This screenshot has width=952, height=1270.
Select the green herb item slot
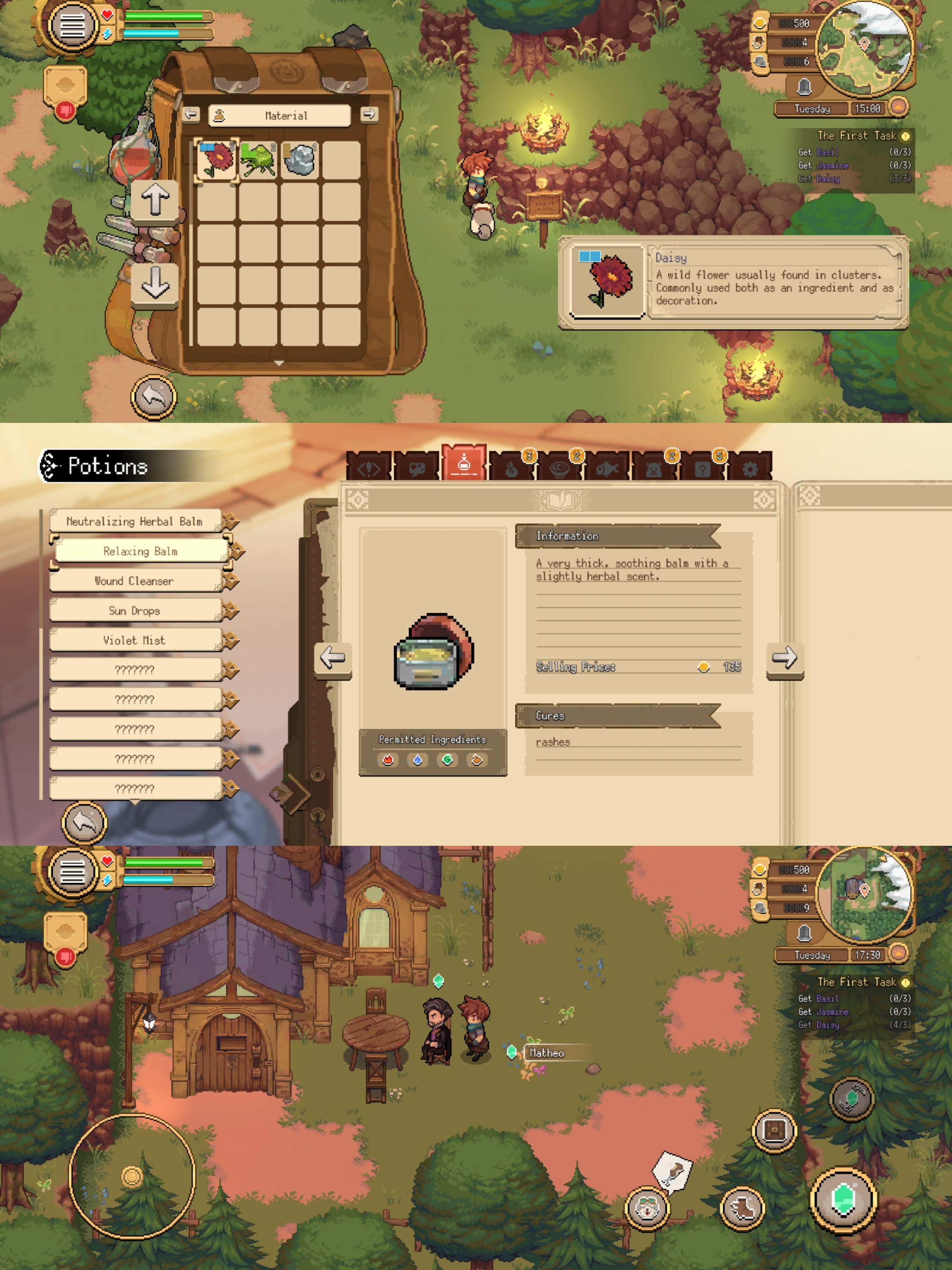click(258, 160)
